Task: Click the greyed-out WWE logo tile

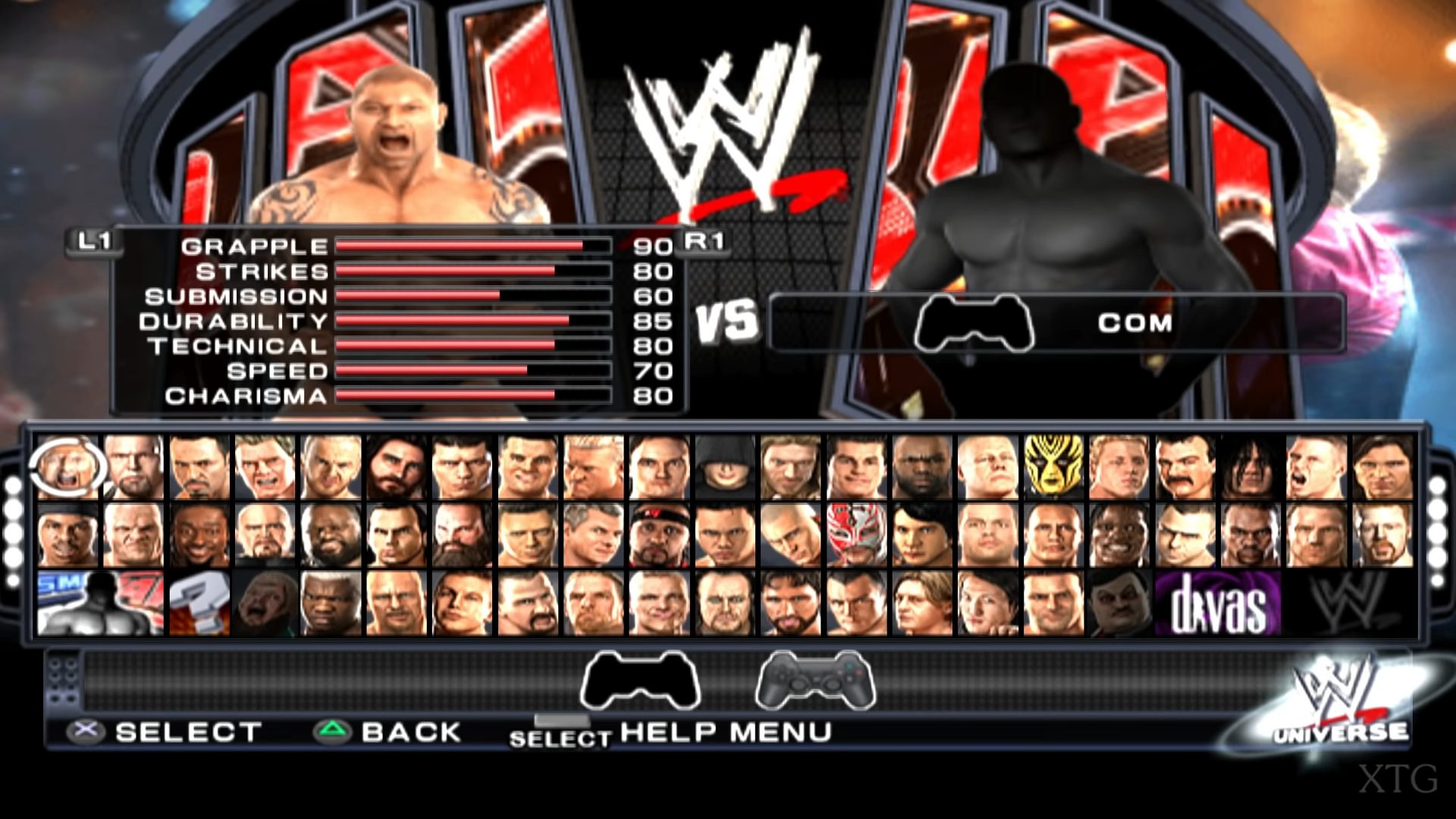Action: (1350, 604)
